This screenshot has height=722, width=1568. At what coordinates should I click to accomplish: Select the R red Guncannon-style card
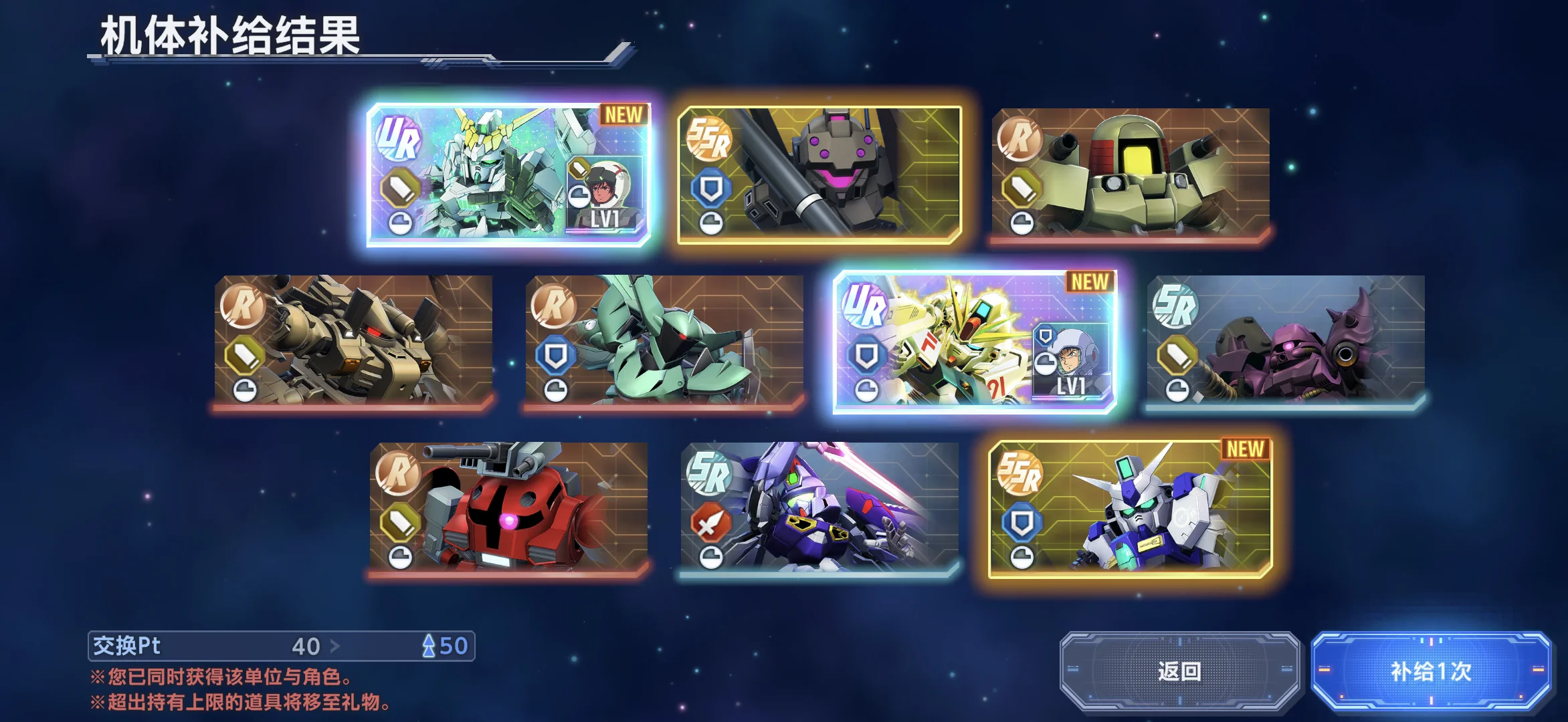coord(508,508)
